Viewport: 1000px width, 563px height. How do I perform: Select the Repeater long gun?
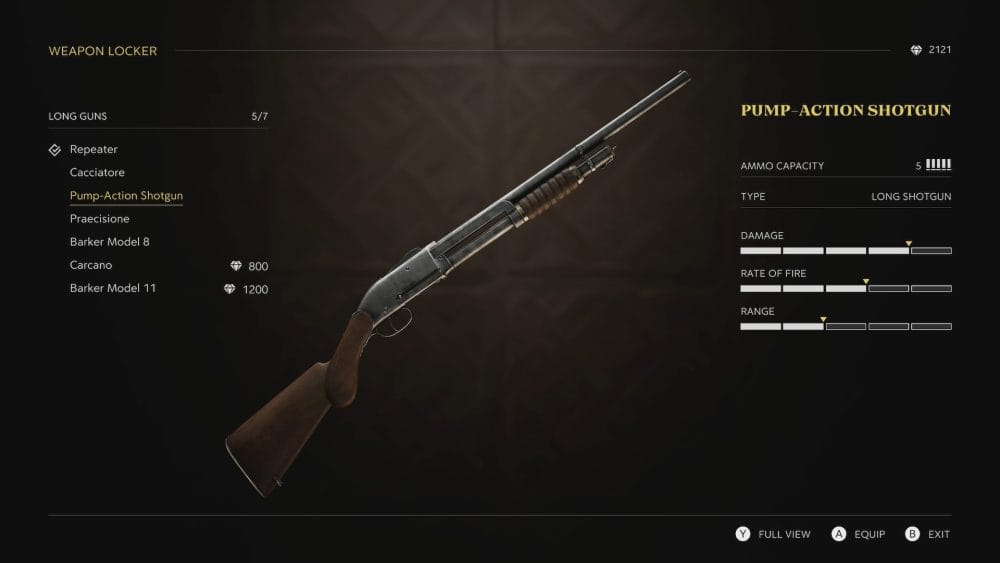point(94,150)
